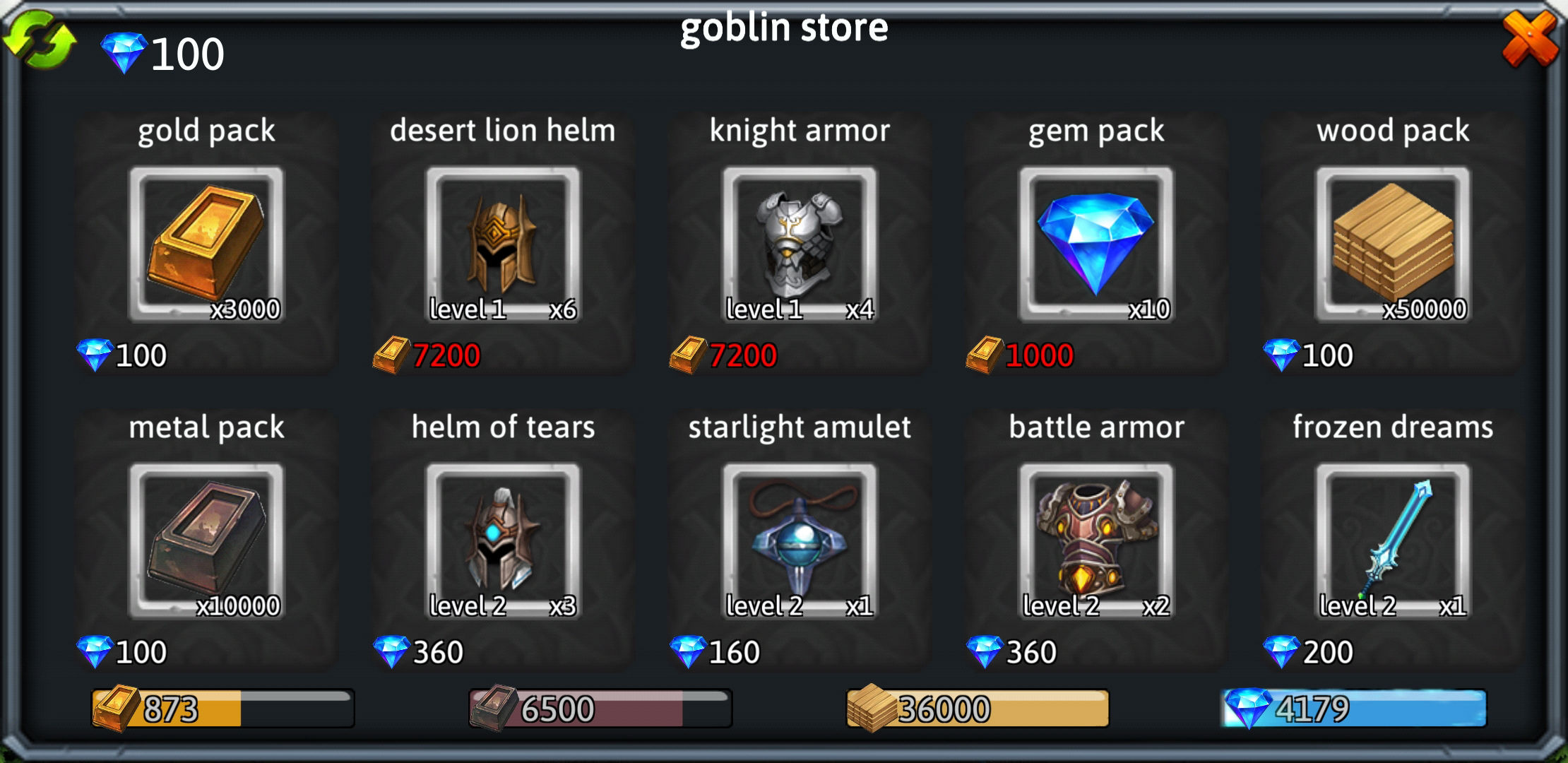Select the metal pack x10000
The height and width of the screenshot is (763, 1568).
coord(206,542)
